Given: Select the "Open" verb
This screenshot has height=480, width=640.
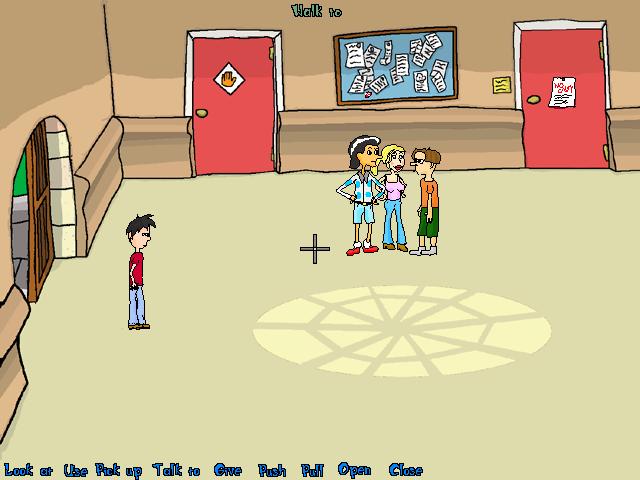Looking at the screenshot, I should (x=354, y=470).
